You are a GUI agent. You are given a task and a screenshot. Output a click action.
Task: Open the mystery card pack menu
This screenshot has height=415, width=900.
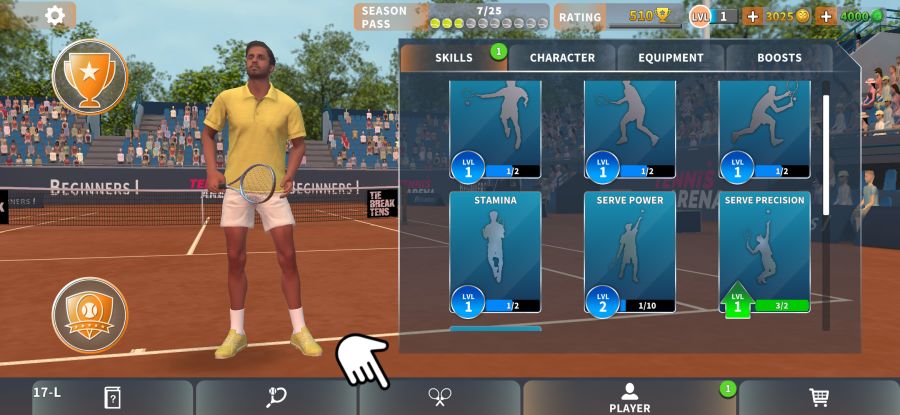112,397
